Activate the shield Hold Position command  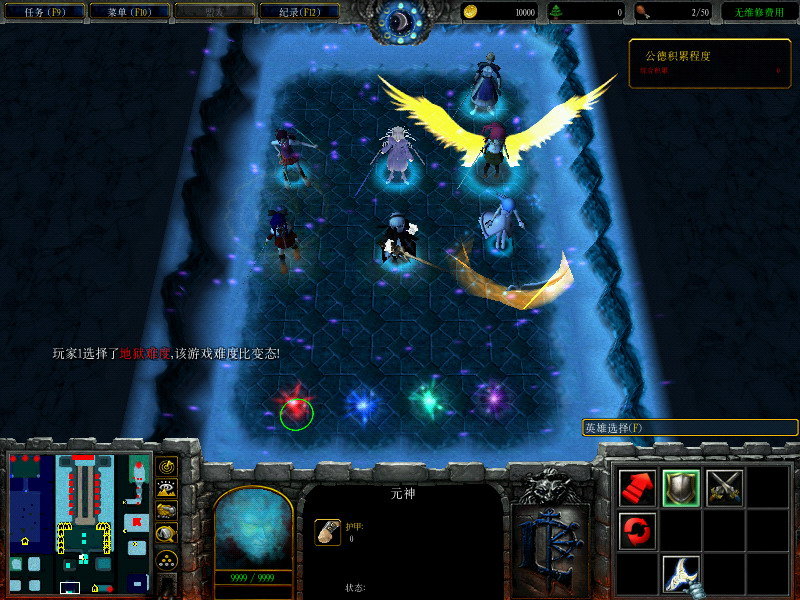point(681,487)
